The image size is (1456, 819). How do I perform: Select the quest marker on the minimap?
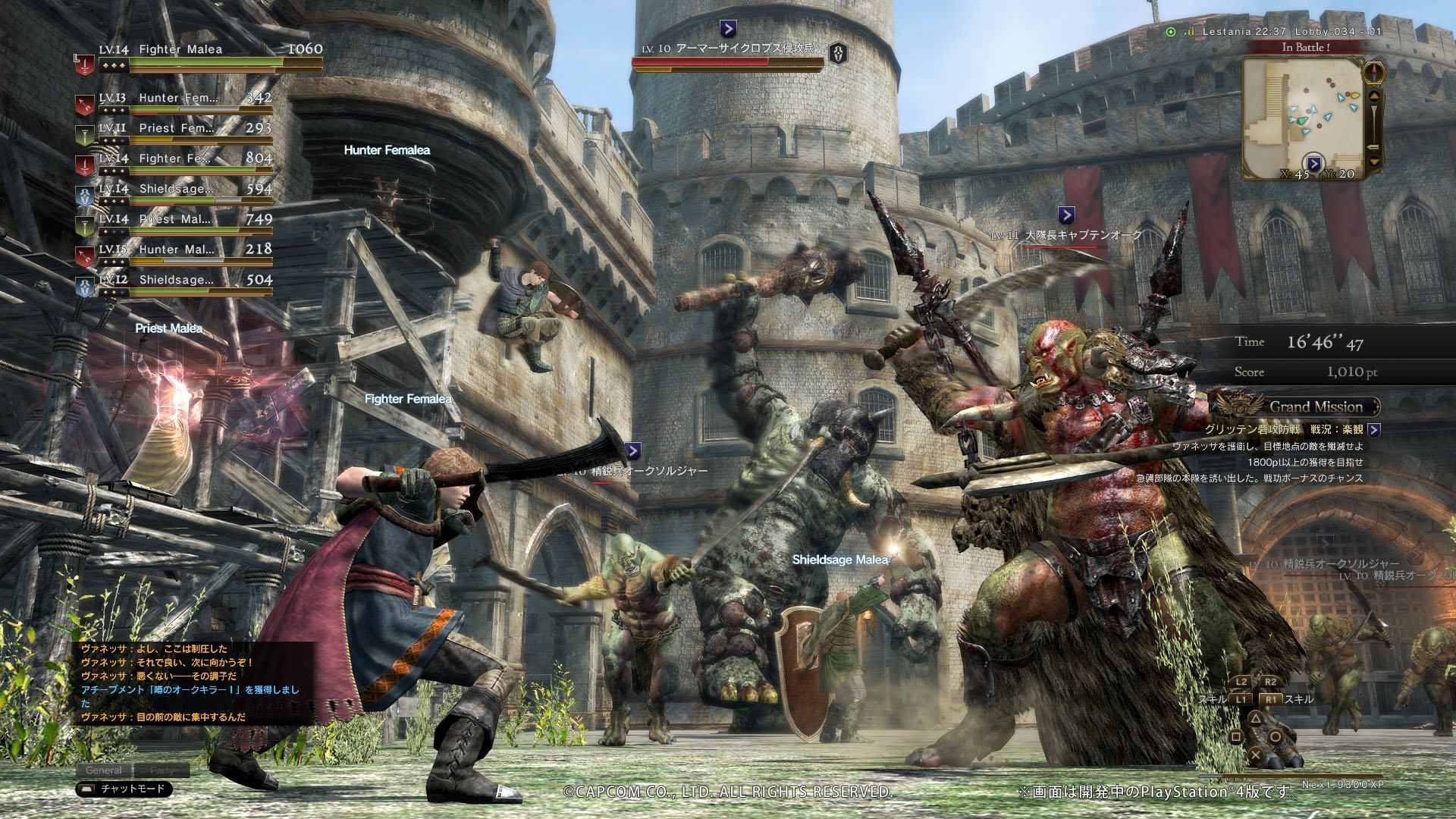pyautogui.click(x=1314, y=162)
